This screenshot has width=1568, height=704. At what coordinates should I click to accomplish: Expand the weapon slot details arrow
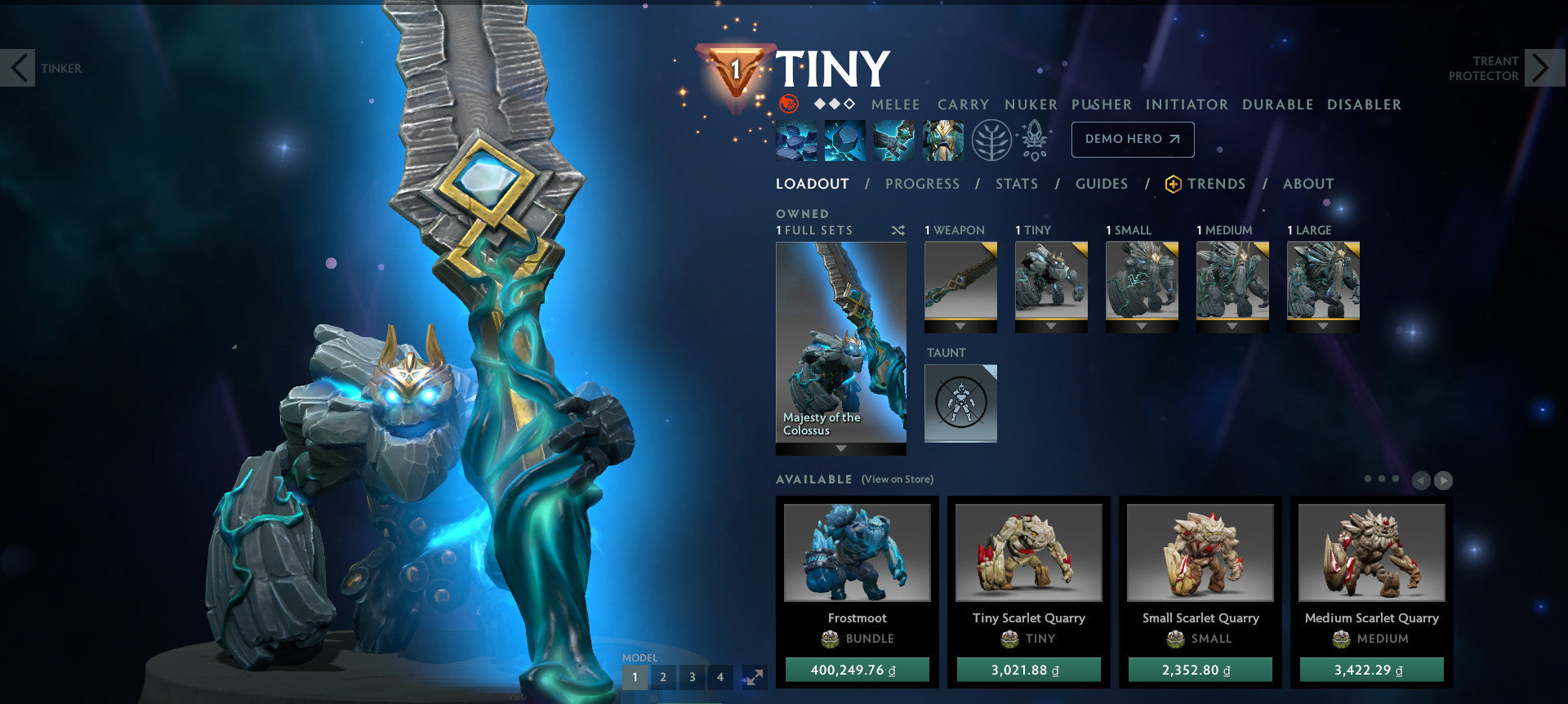coord(960,326)
